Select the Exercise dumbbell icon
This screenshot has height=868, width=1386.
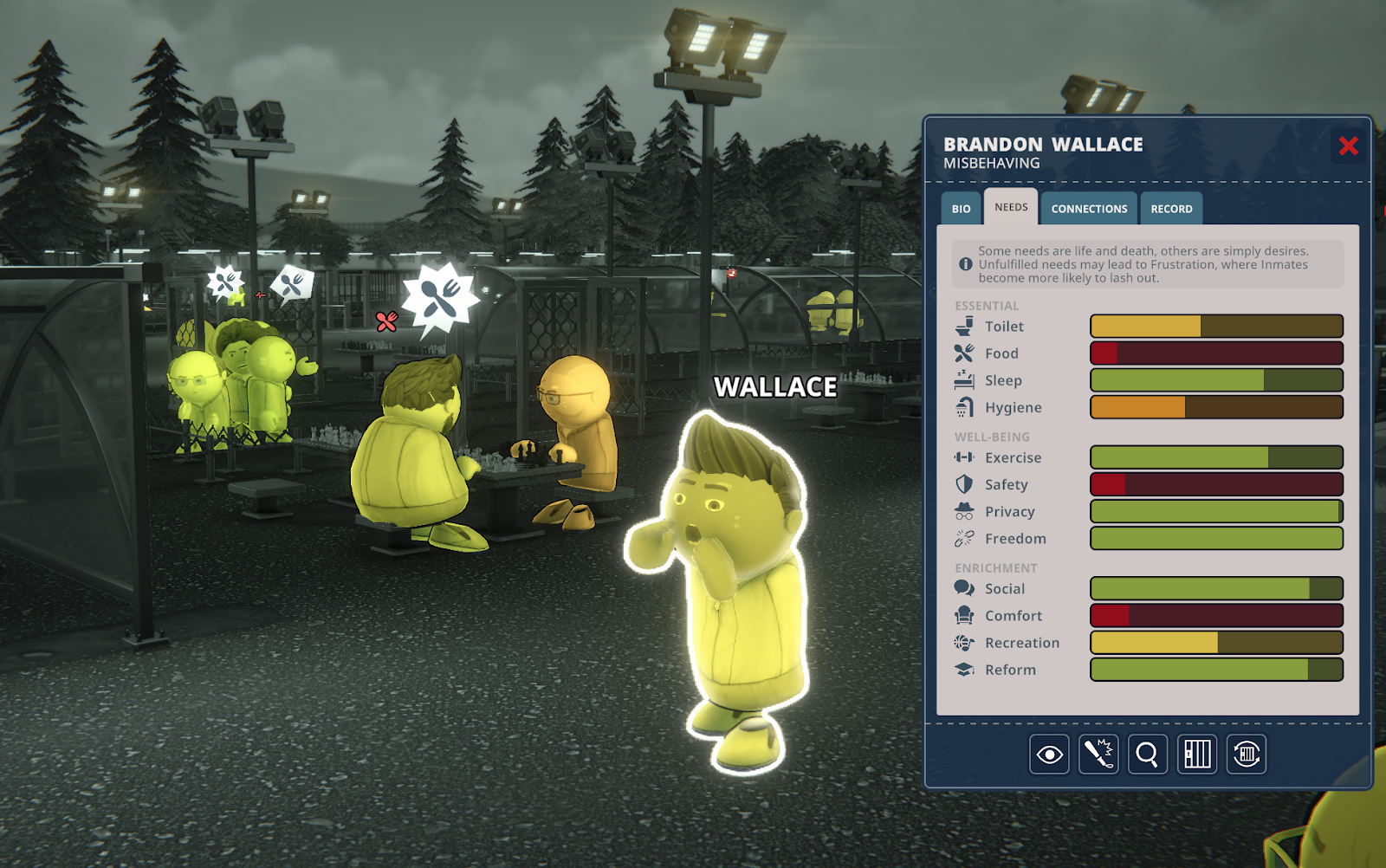(x=963, y=457)
